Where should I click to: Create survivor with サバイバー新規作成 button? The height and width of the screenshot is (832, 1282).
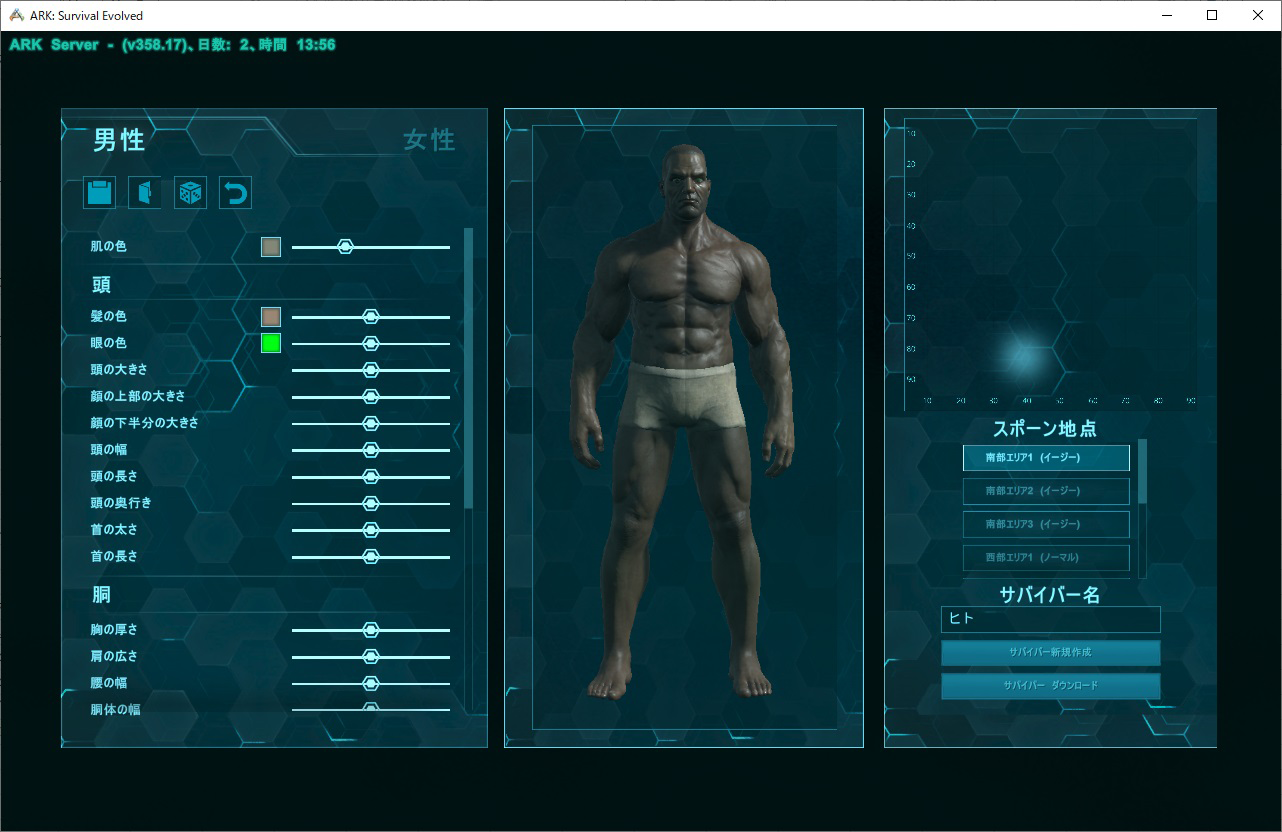coord(1050,652)
